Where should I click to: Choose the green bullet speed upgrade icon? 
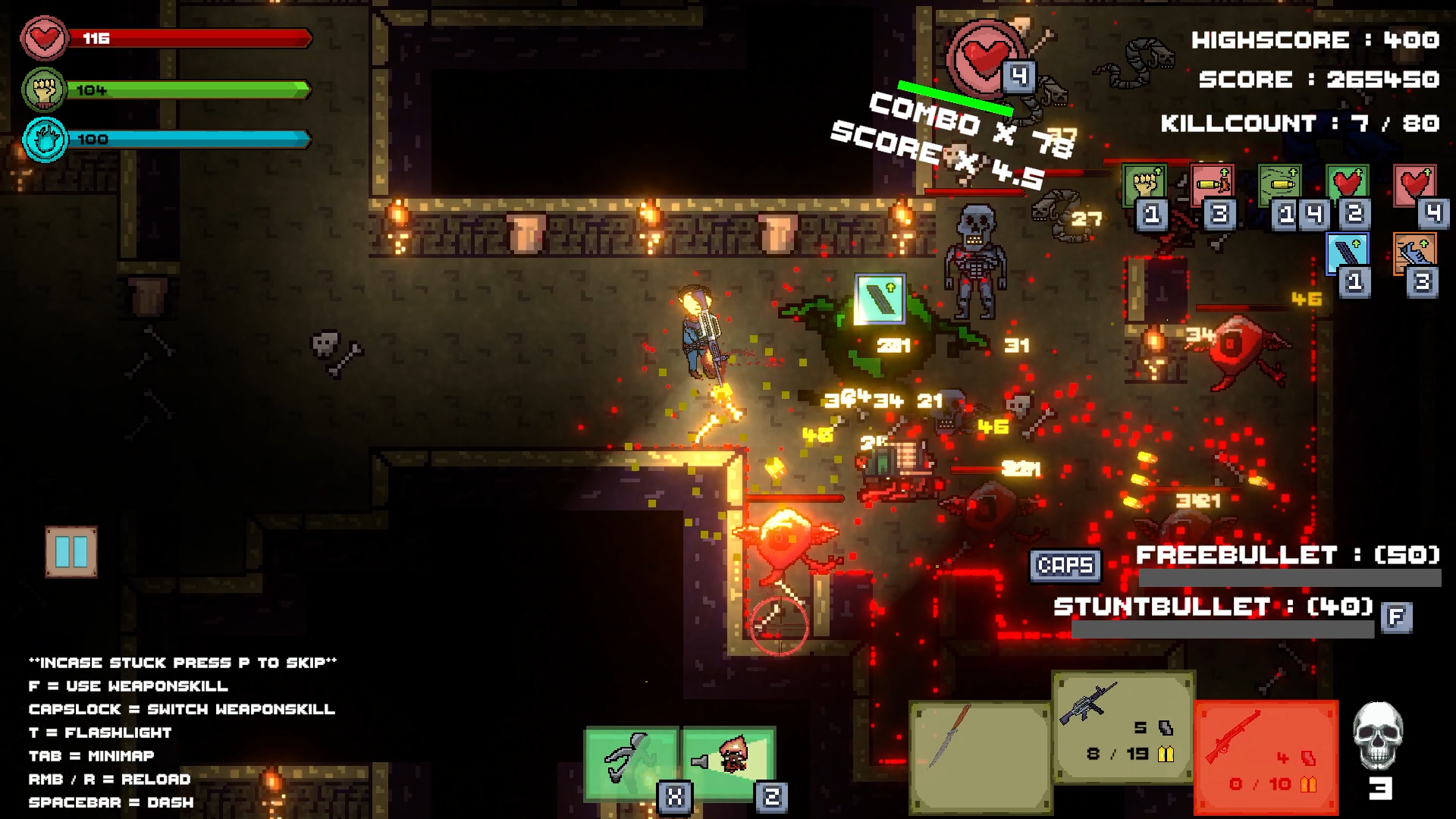point(1280,184)
